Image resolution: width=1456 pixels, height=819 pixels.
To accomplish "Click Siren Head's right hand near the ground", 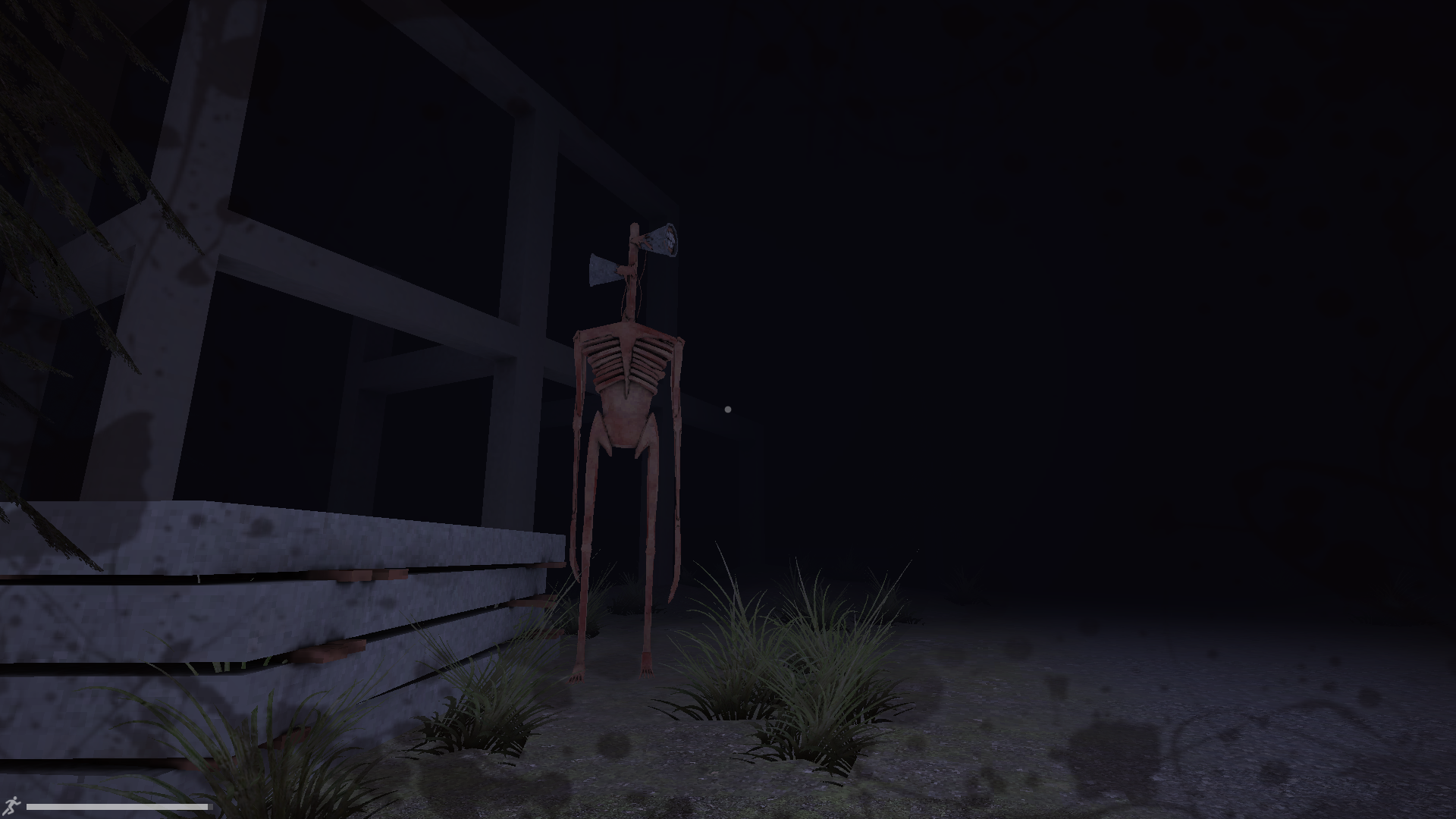I will pyautogui.click(x=648, y=670).
